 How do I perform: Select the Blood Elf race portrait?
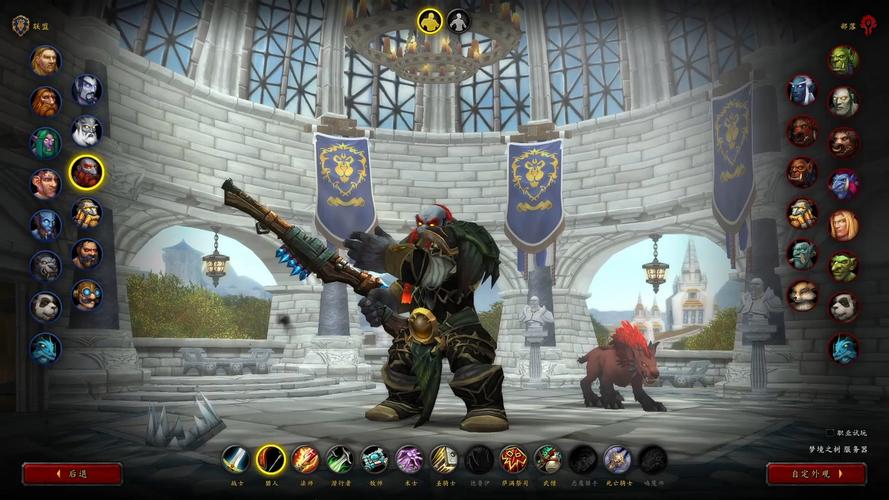click(x=843, y=225)
